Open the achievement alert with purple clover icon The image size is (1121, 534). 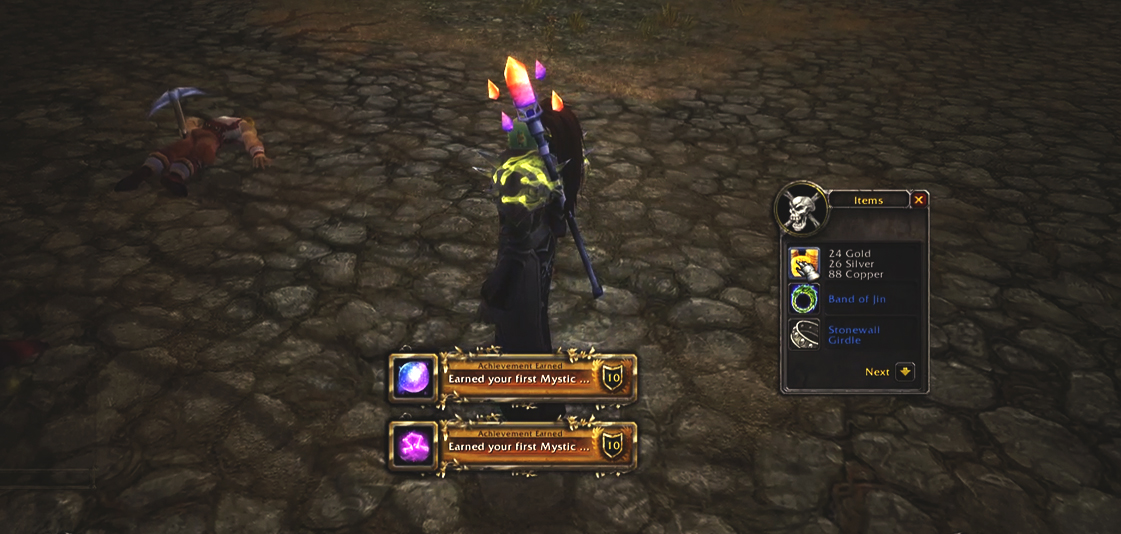coord(513,446)
